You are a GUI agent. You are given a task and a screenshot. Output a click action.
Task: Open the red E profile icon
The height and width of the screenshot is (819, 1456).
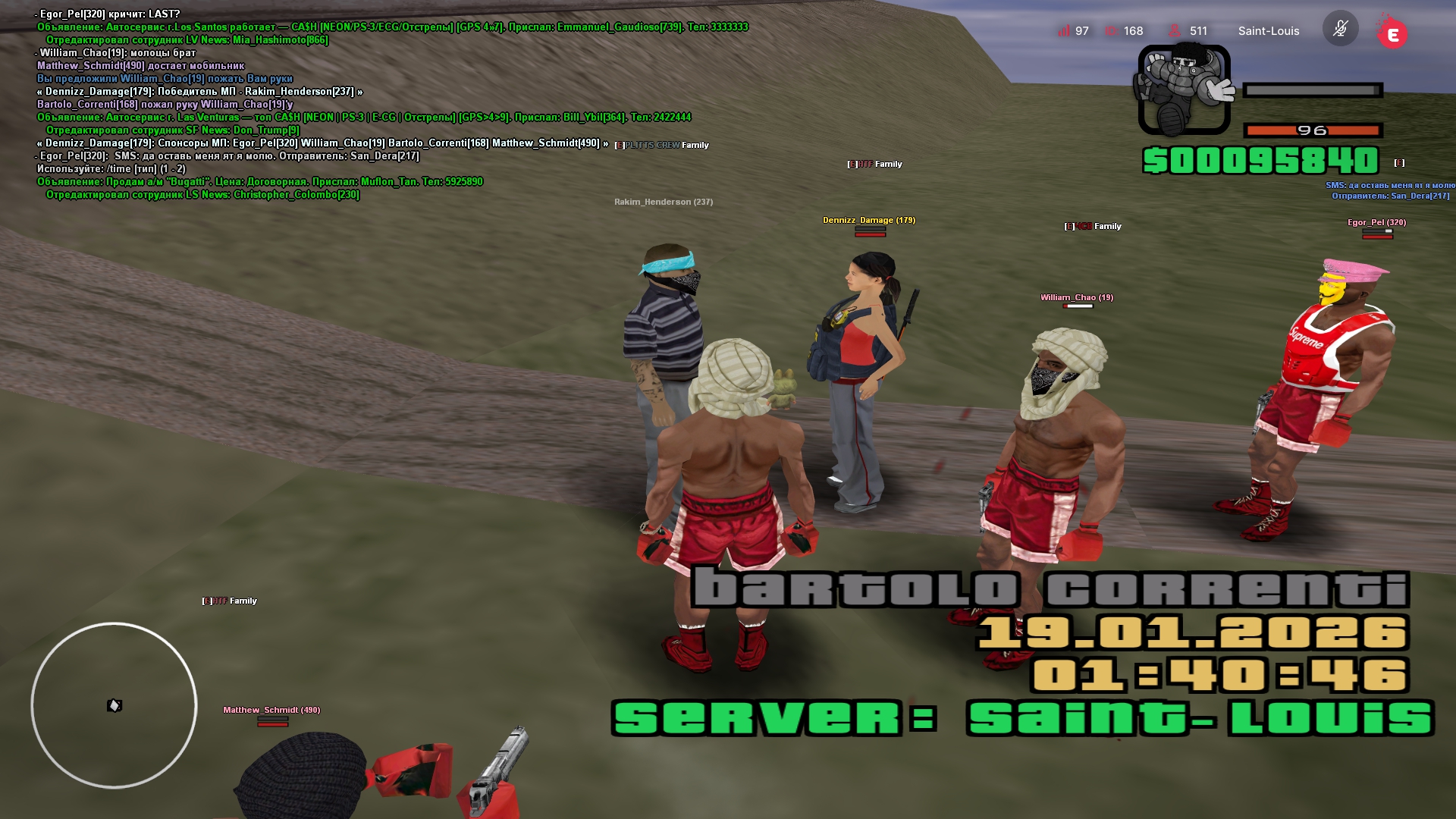1392,34
